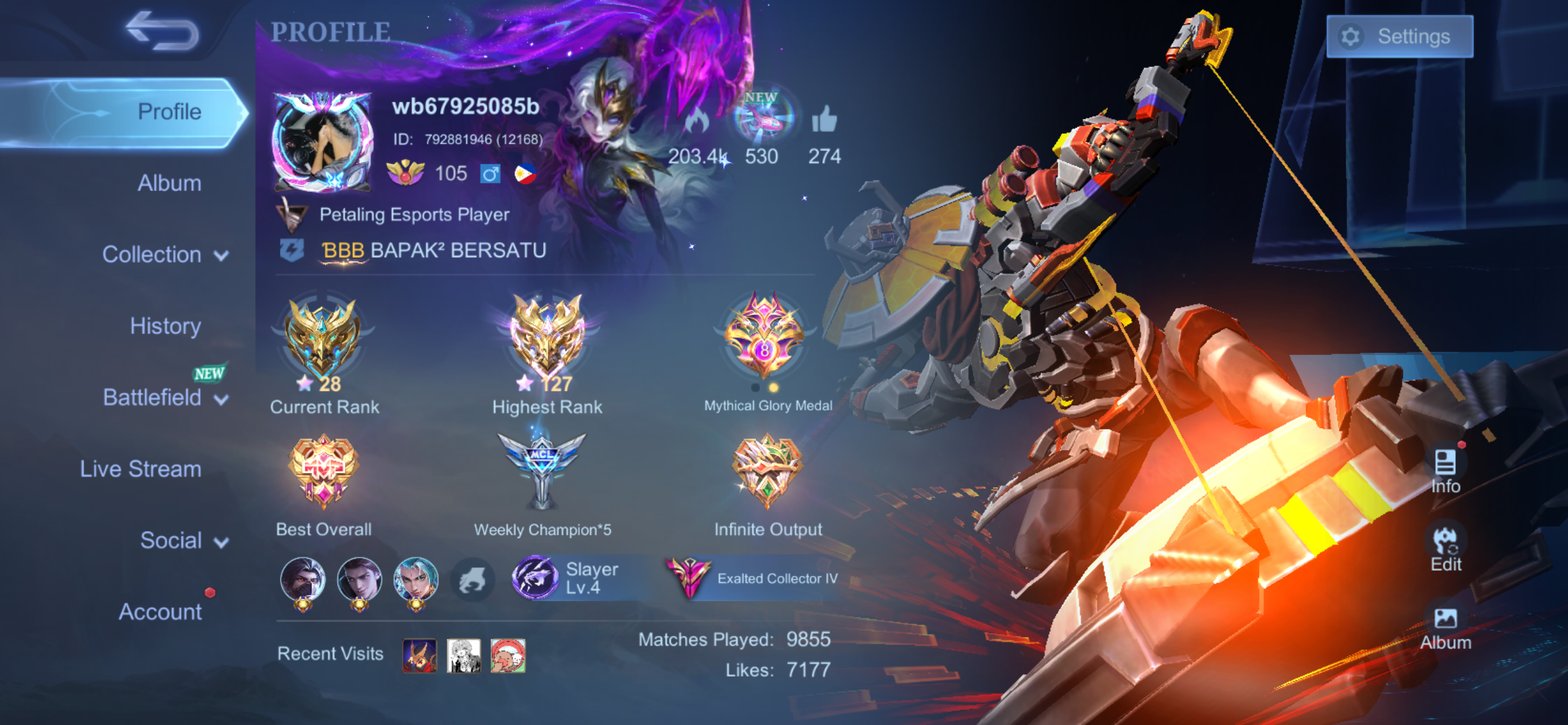Give a like with the thumbs-up icon

(x=824, y=119)
